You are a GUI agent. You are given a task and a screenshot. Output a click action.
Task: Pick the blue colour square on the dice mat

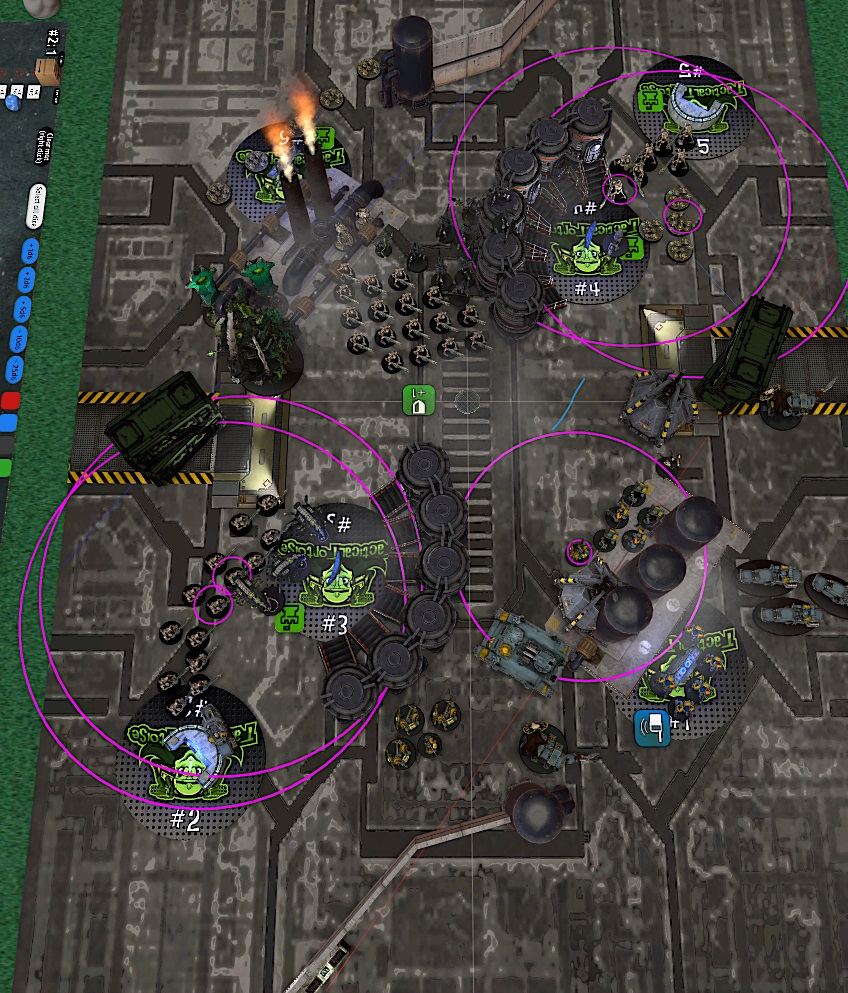[x=9, y=423]
